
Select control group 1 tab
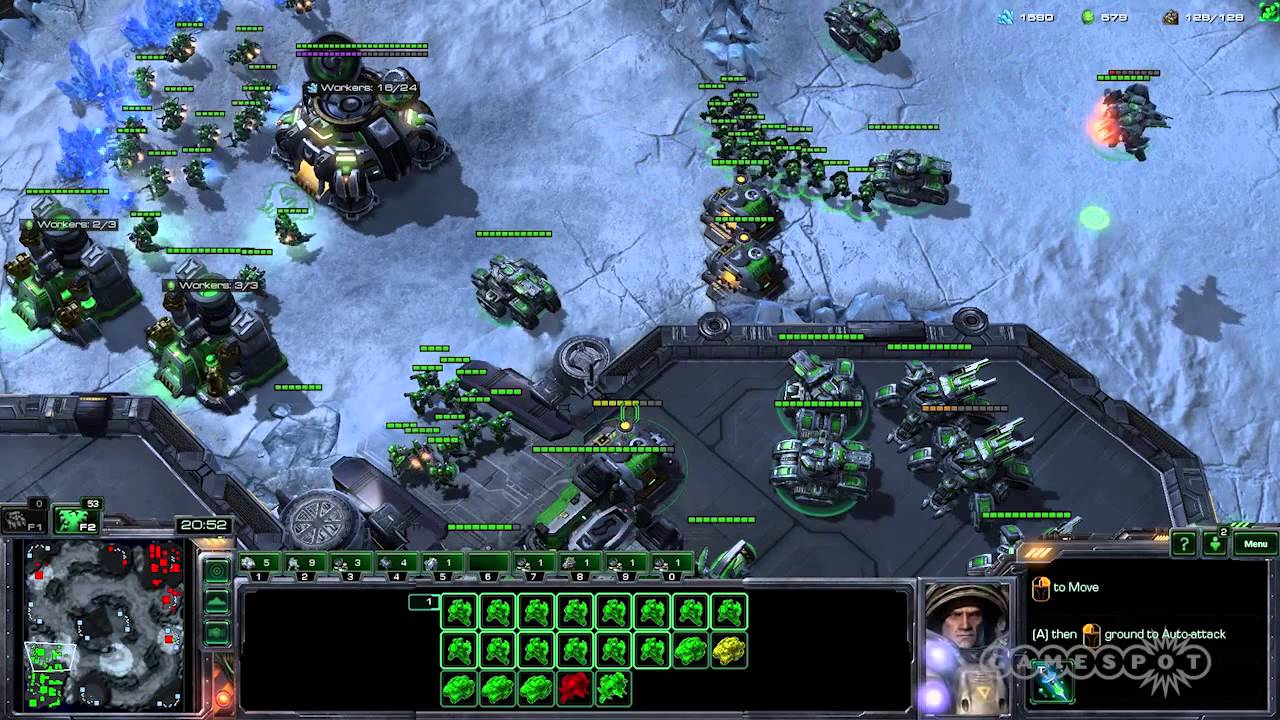tap(258, 564)
